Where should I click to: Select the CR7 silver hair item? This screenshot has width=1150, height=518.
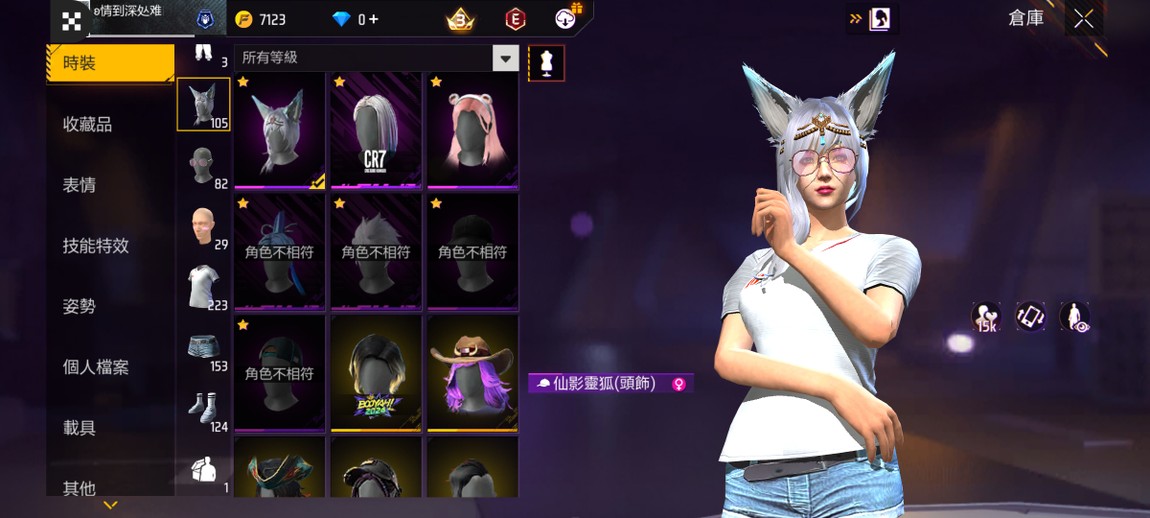[x=376, y=130]
